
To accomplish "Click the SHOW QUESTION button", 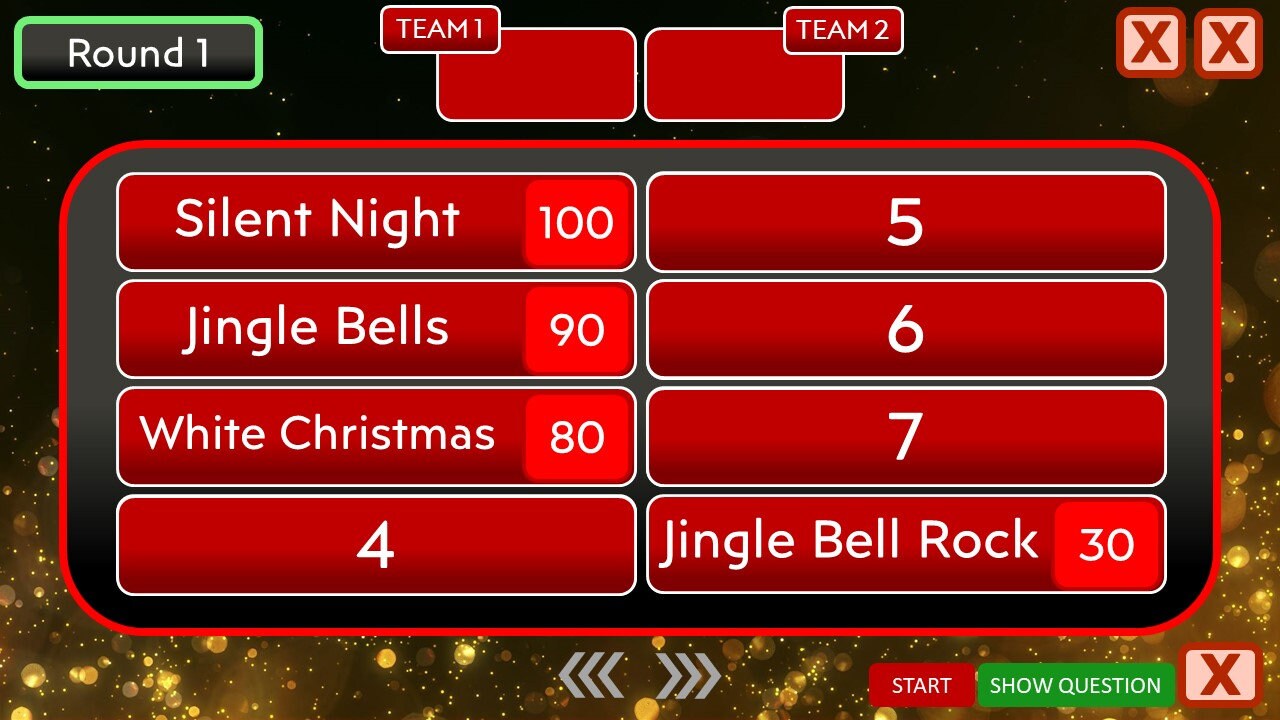I will click(1074, 686).
